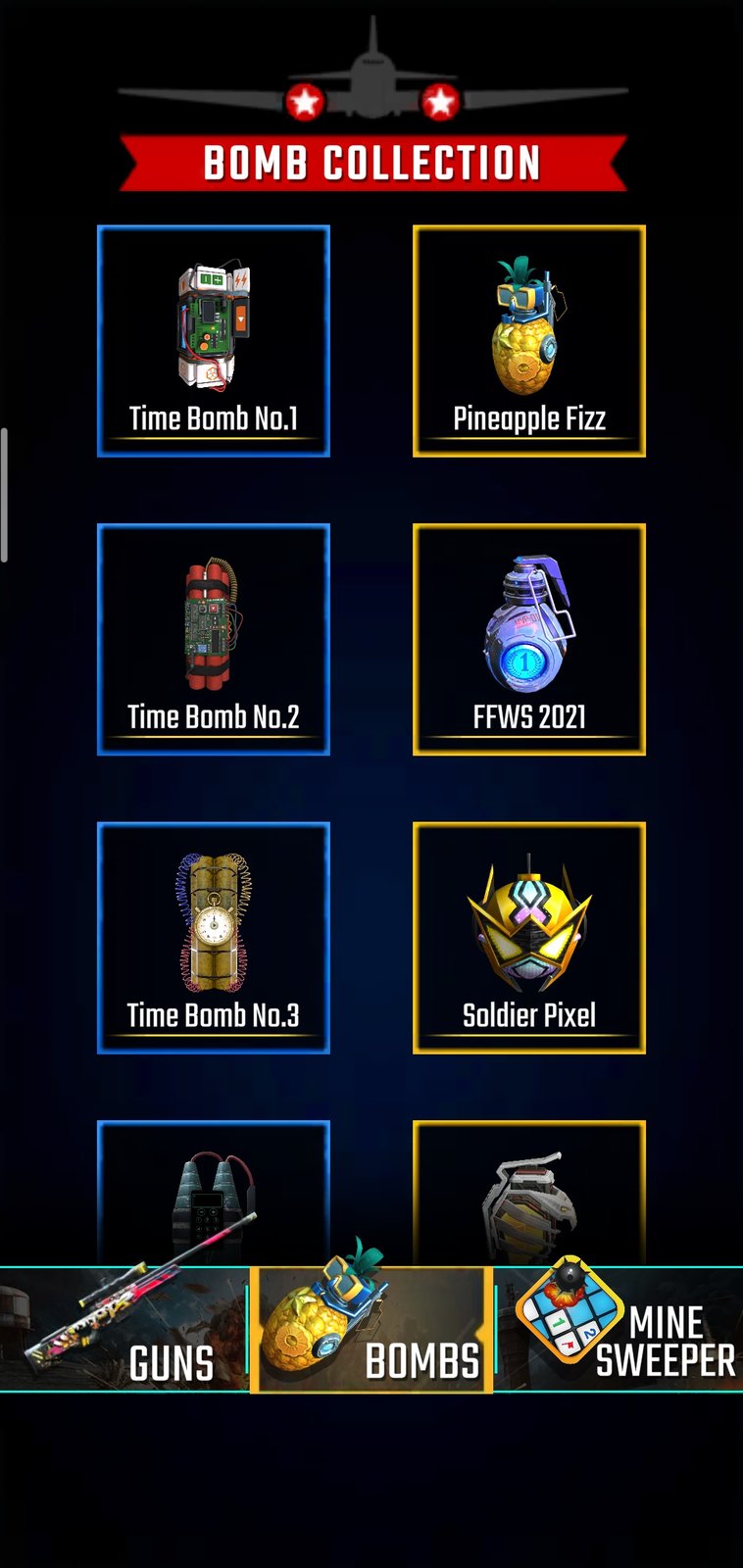Choose the Soldier Pixel bomb
This screenshot has height=1568, width=743.
(x=529, y=938)
